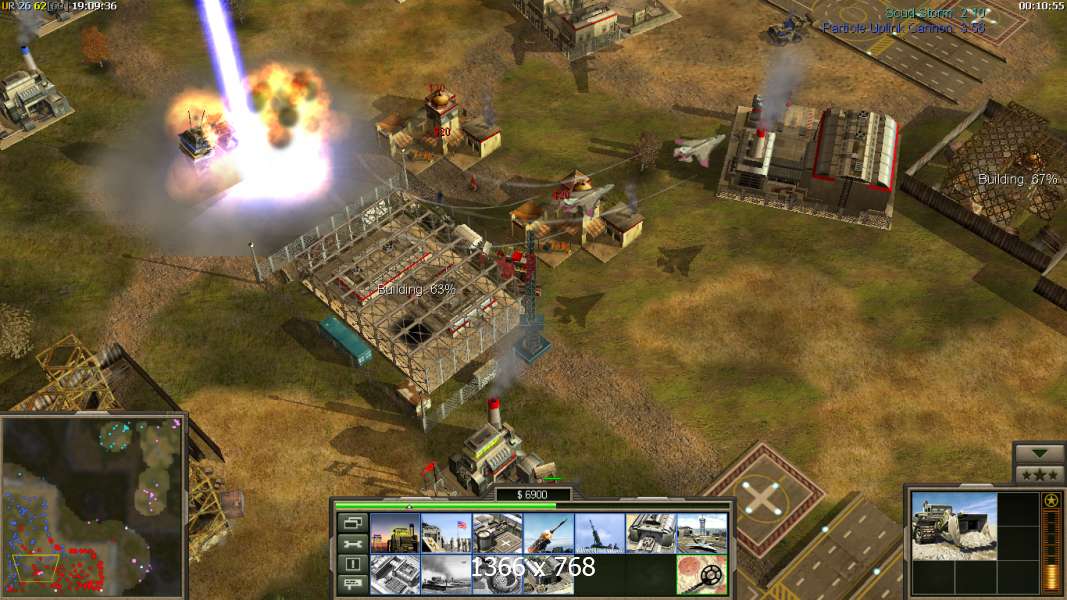This screenshot has height=600, width=1067.
Task: Click the gold star rank emblem
Action: point(1050,501)
